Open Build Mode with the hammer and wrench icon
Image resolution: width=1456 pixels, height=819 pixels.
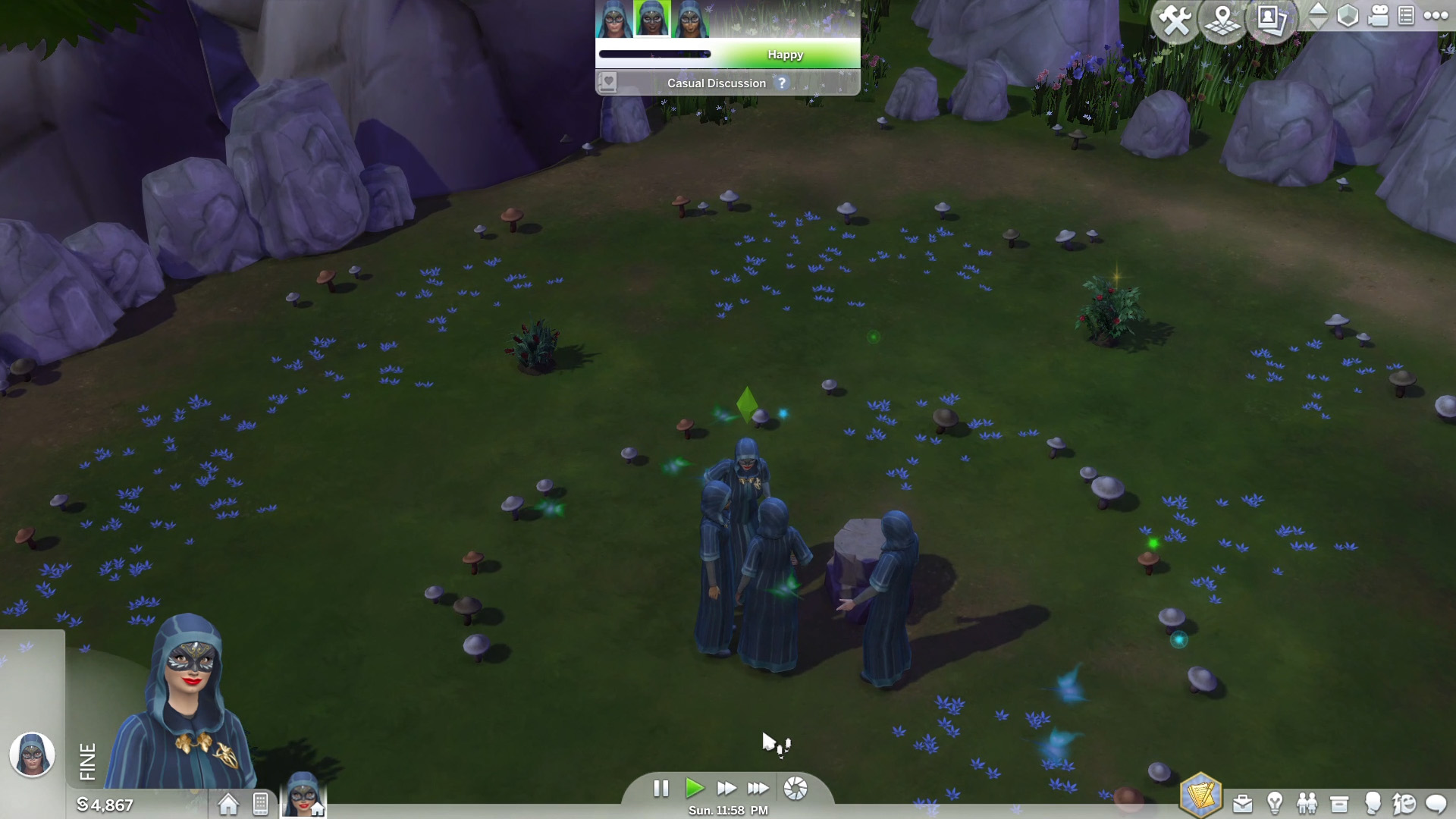[1175, 20]
